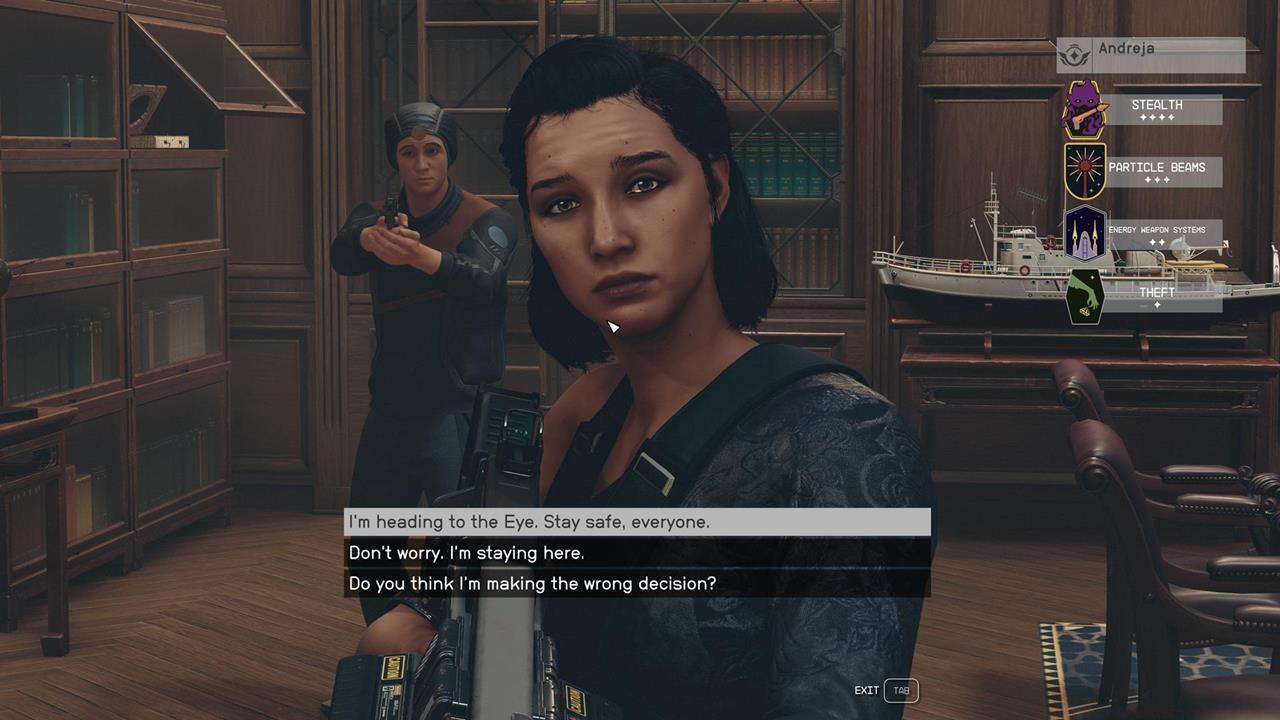Viewport: 1280px width, 720px height.
Task: Select Andreja's Stealth skill badge
Action: (1086, 109)
